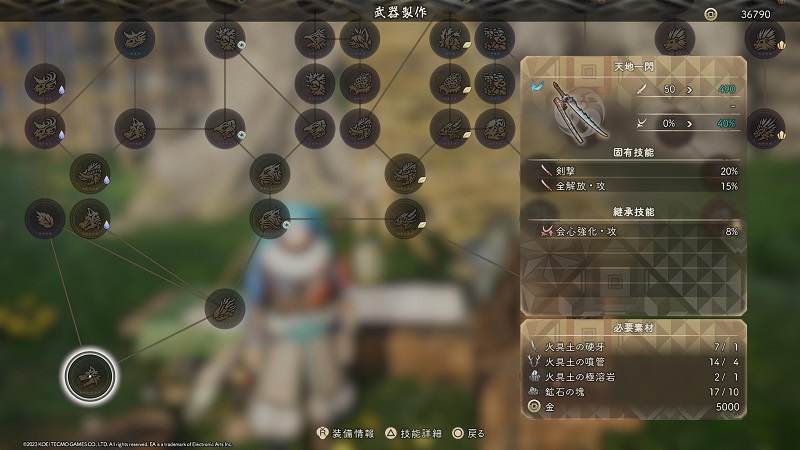Click the 火具土の硬牙 material row
This screenshot has height=450, width=800.
coord(633,345)
